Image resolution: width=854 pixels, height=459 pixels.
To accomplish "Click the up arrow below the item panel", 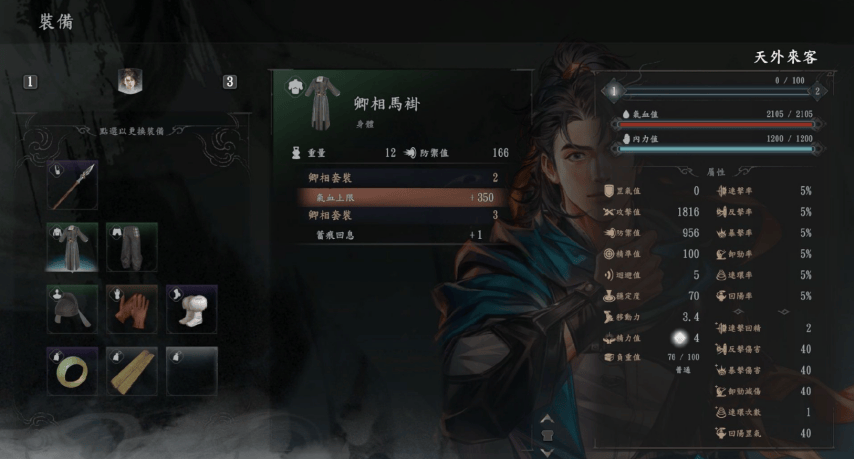I will pos(547,419).
